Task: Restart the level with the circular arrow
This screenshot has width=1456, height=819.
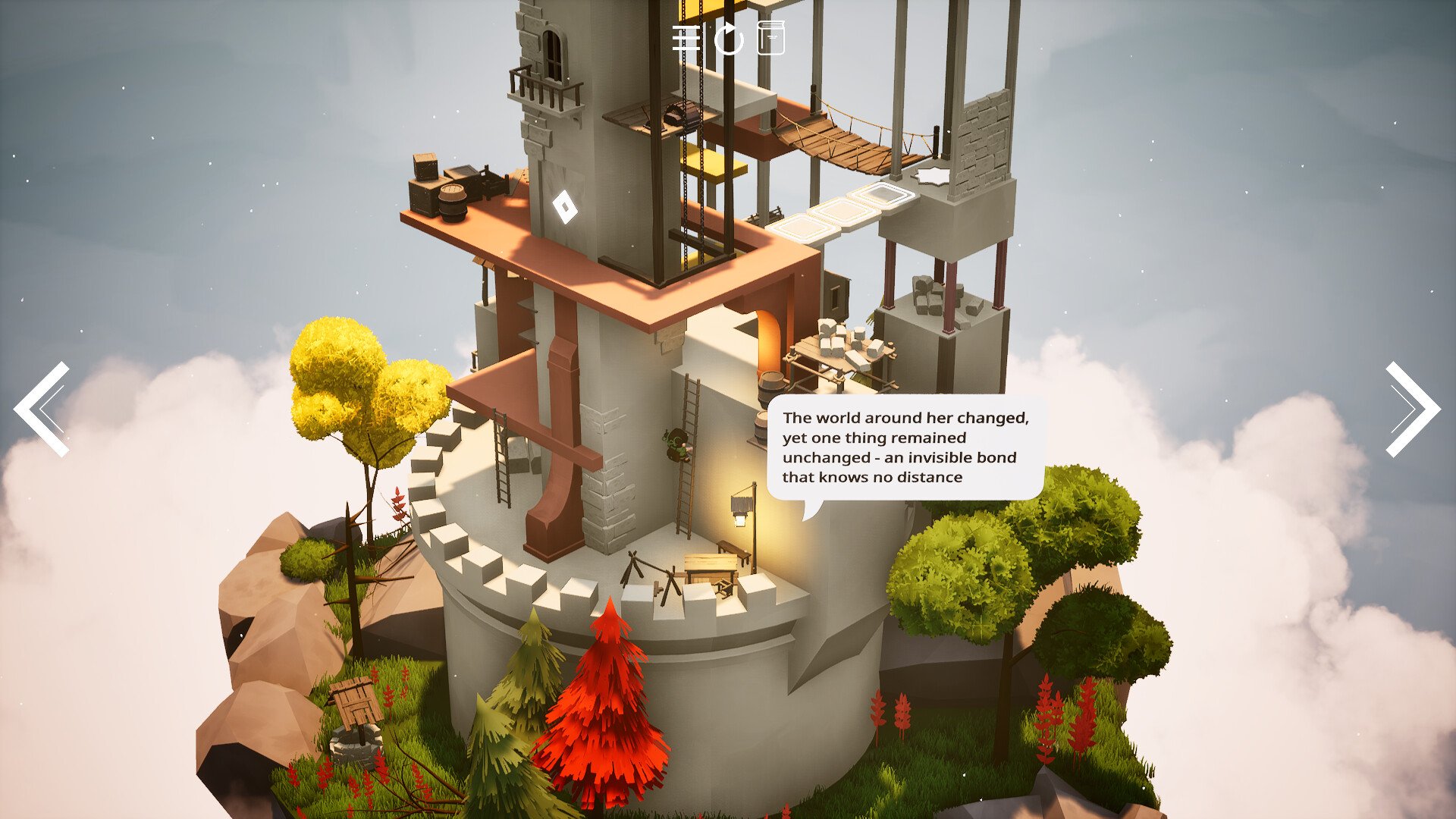Action: (729, 39)
